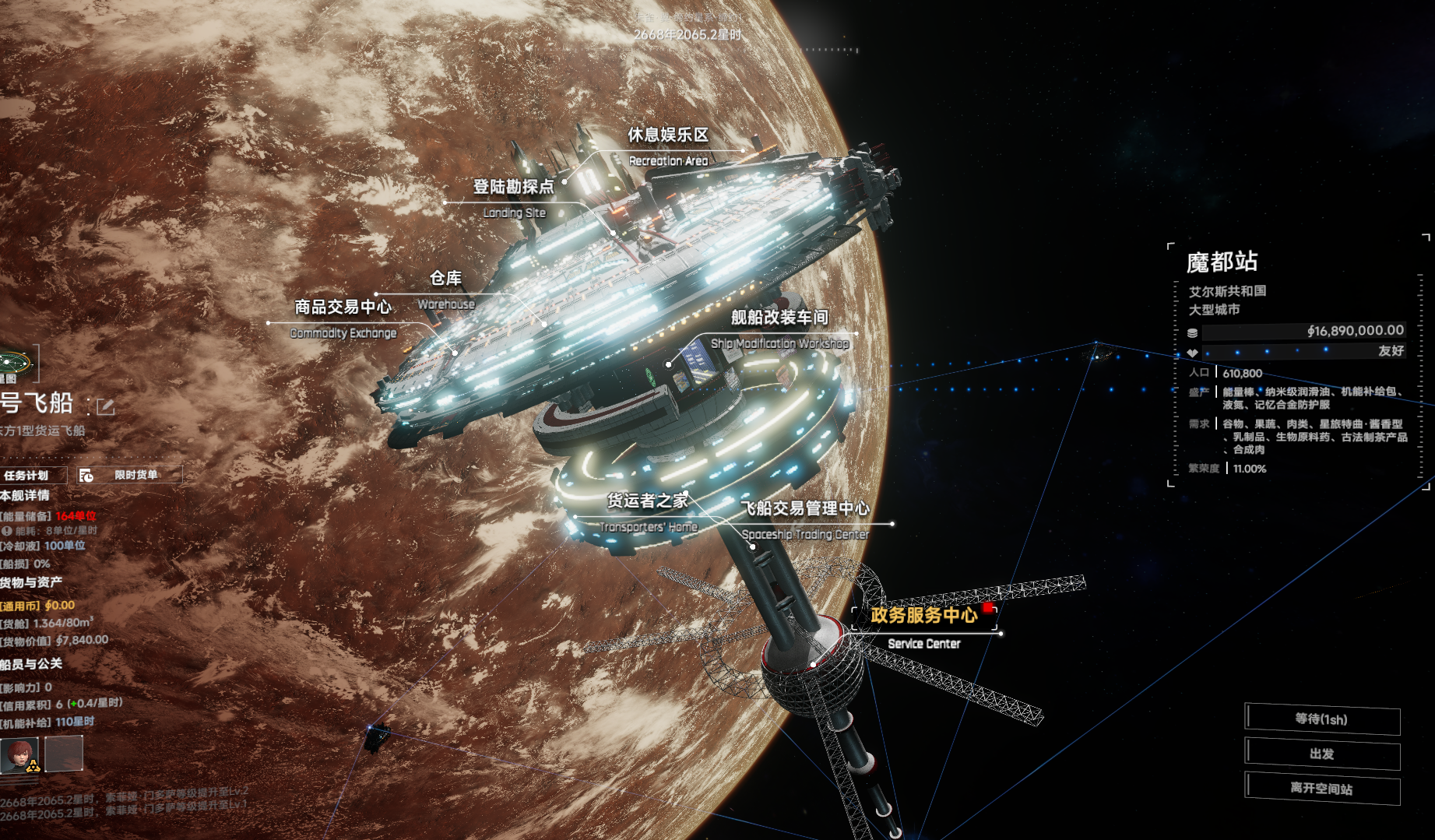The image size is (1435, 840).
Task: Select the red-haired crew member portrait
Action: [x=21, y=754]
